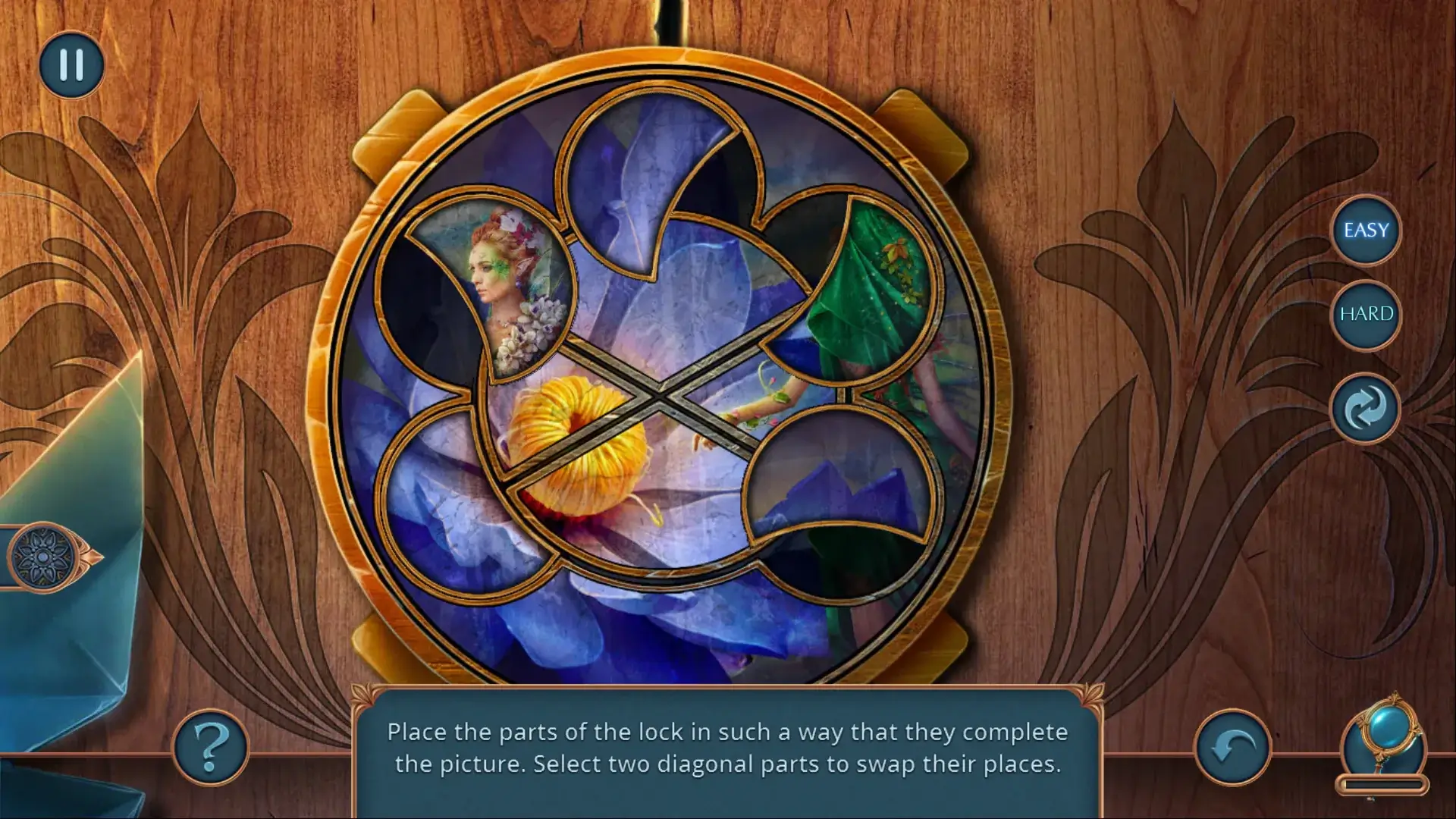Pause the game with the pause button

(x=71, y=65)
